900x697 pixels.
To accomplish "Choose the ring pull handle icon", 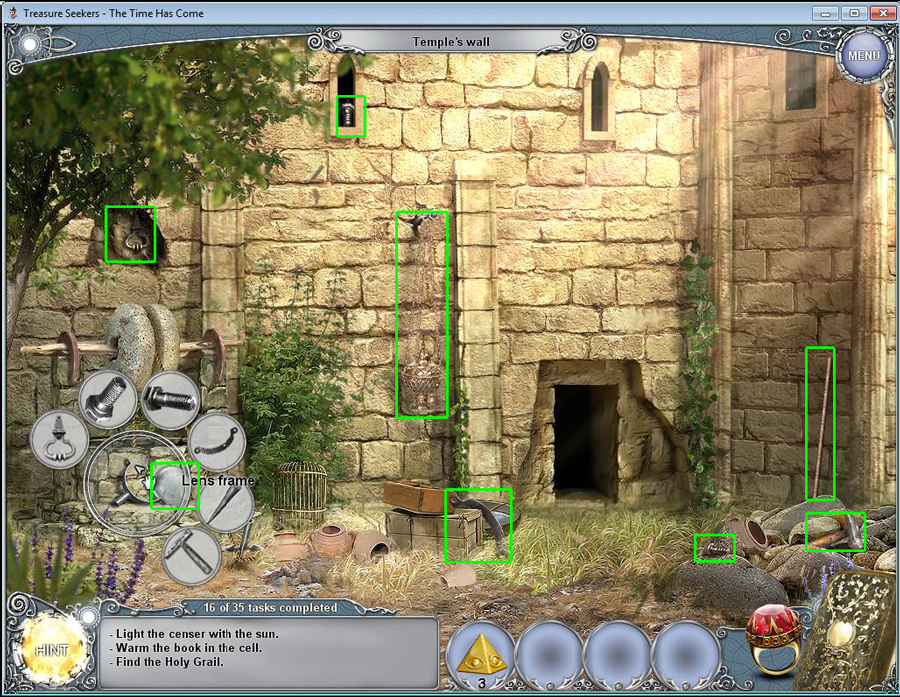I will tap(59, 440).
